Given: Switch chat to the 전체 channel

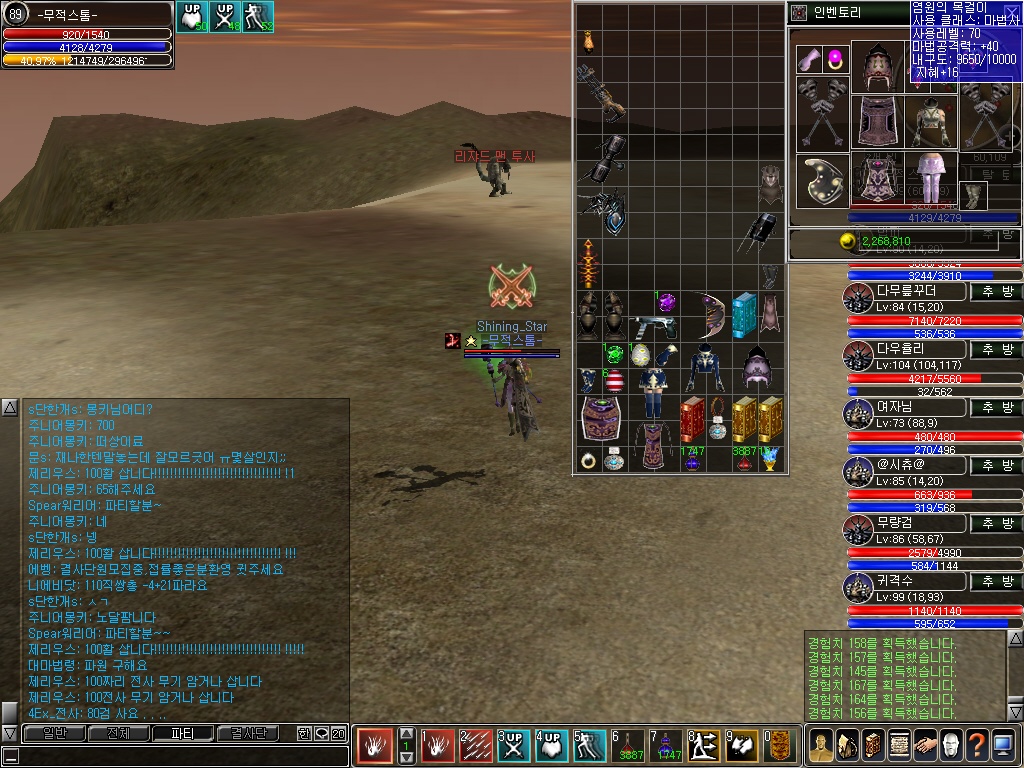Looking at the screenshot, I should pyautogui.click(x=118, y=733).
